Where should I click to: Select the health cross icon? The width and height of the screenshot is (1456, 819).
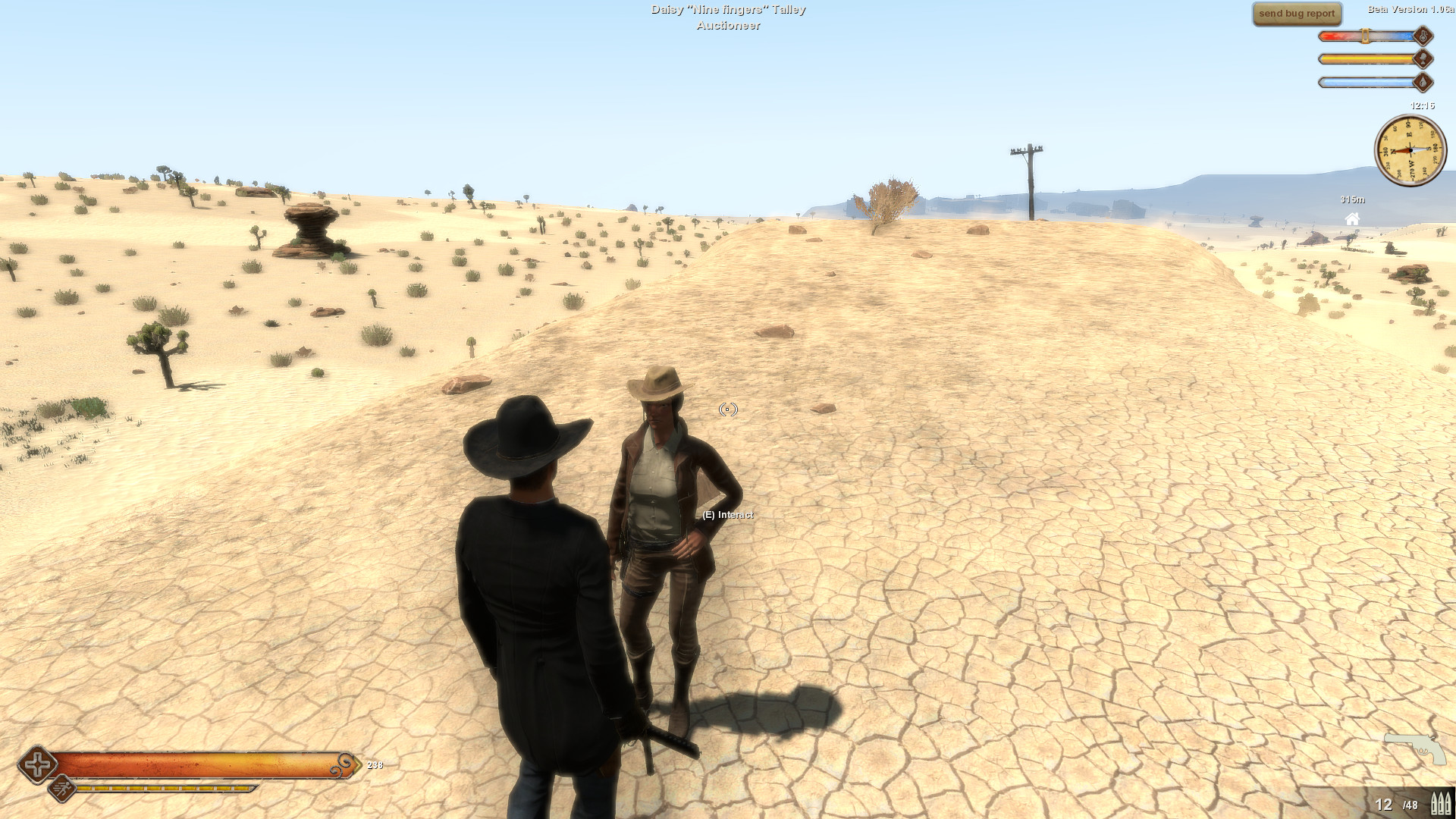click(x=36, y=764)
